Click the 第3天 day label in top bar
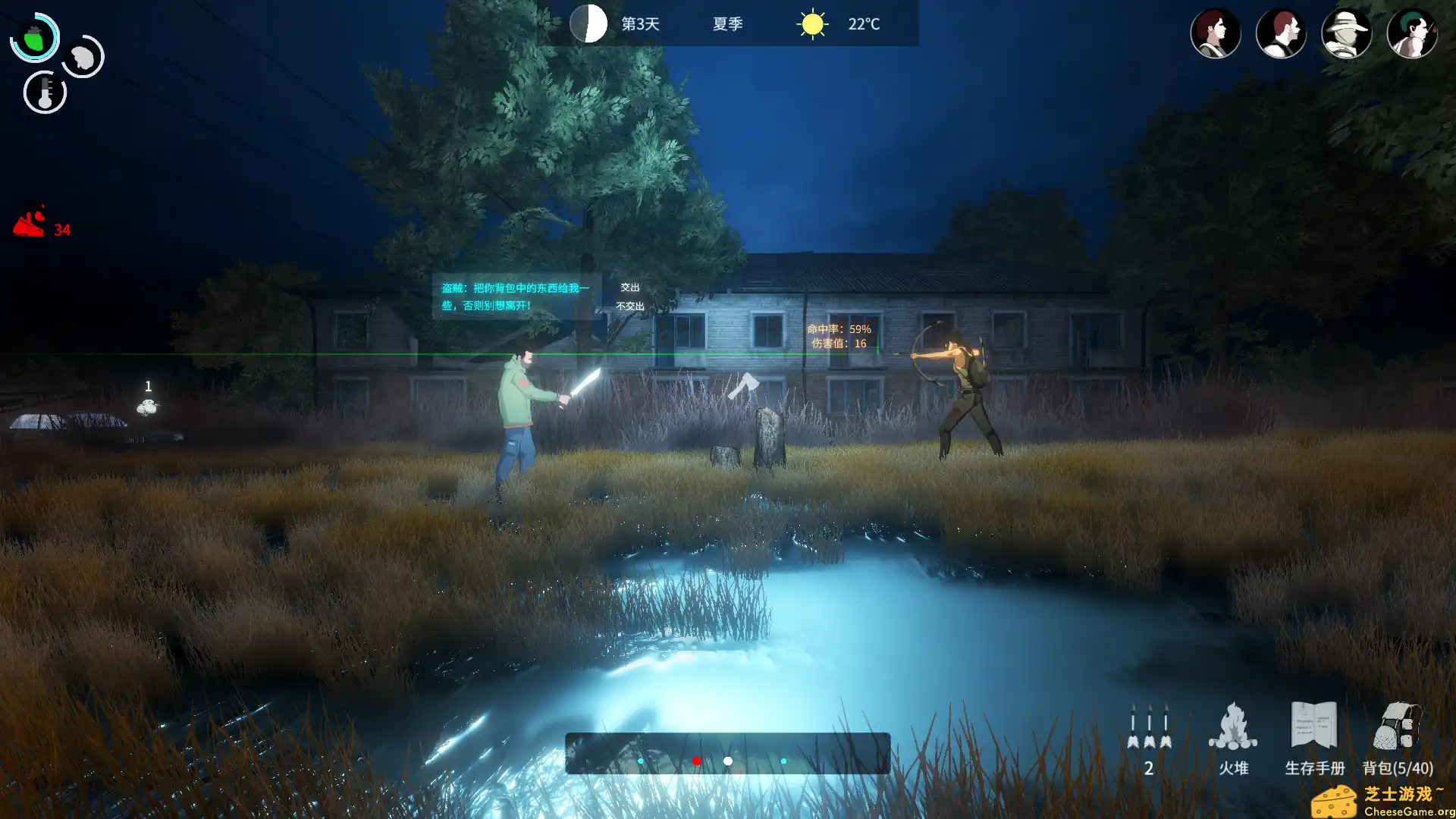Screen dimensions: 1456x819 [639, 24]
